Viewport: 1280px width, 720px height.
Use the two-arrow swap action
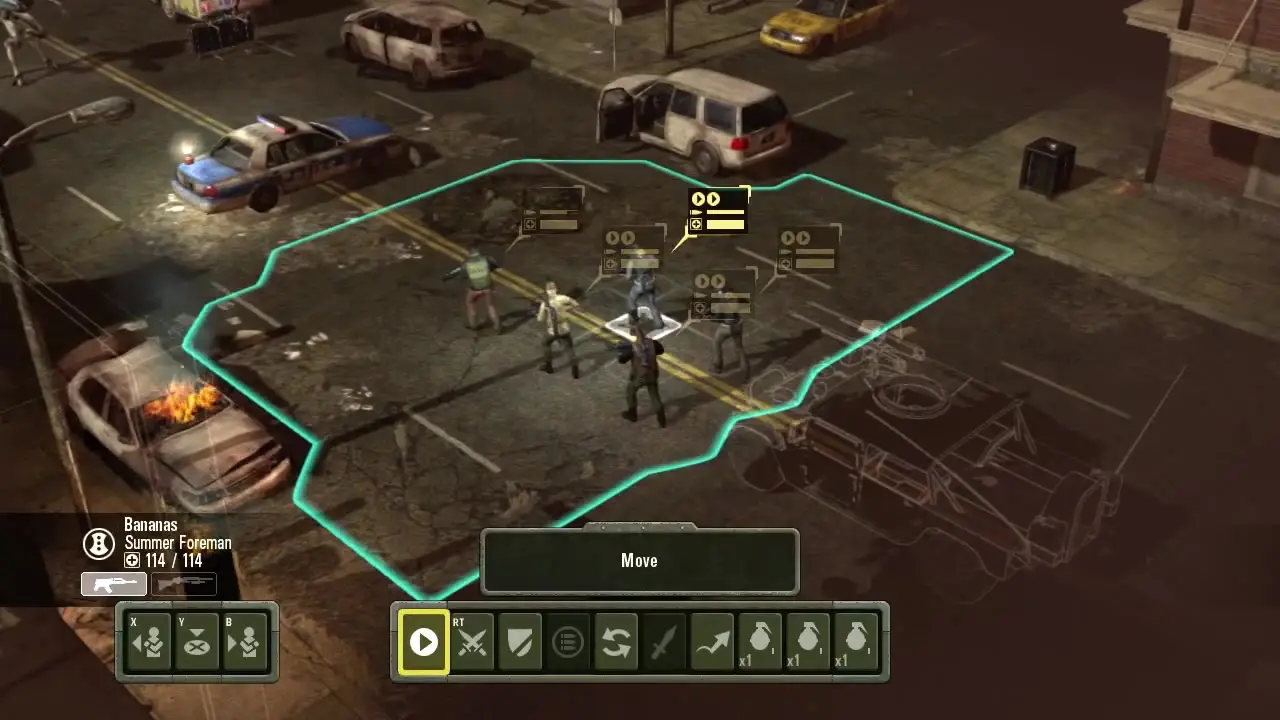click(x=616, y=642)
